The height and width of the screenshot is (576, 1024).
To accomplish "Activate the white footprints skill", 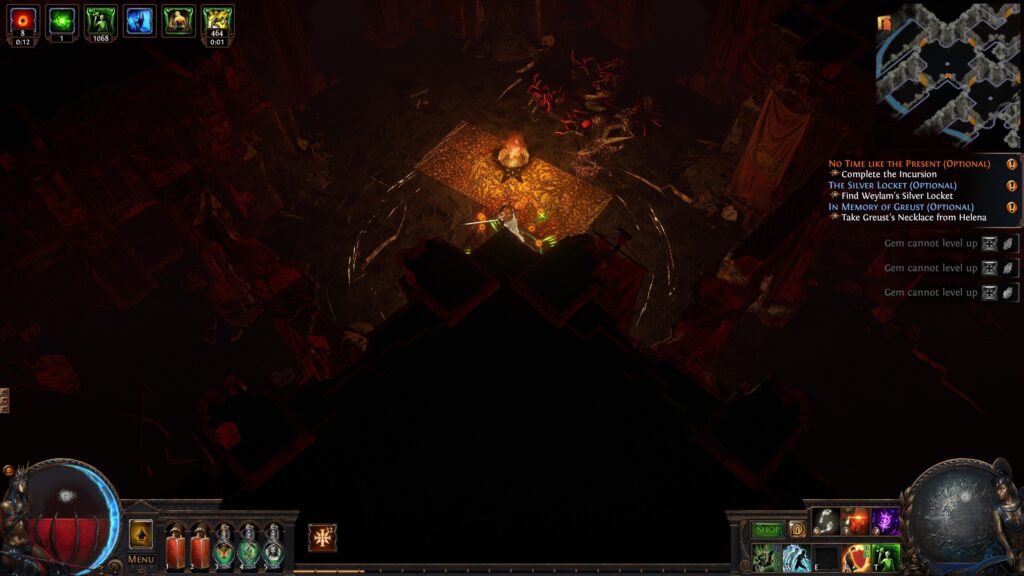I will point(825,521).
